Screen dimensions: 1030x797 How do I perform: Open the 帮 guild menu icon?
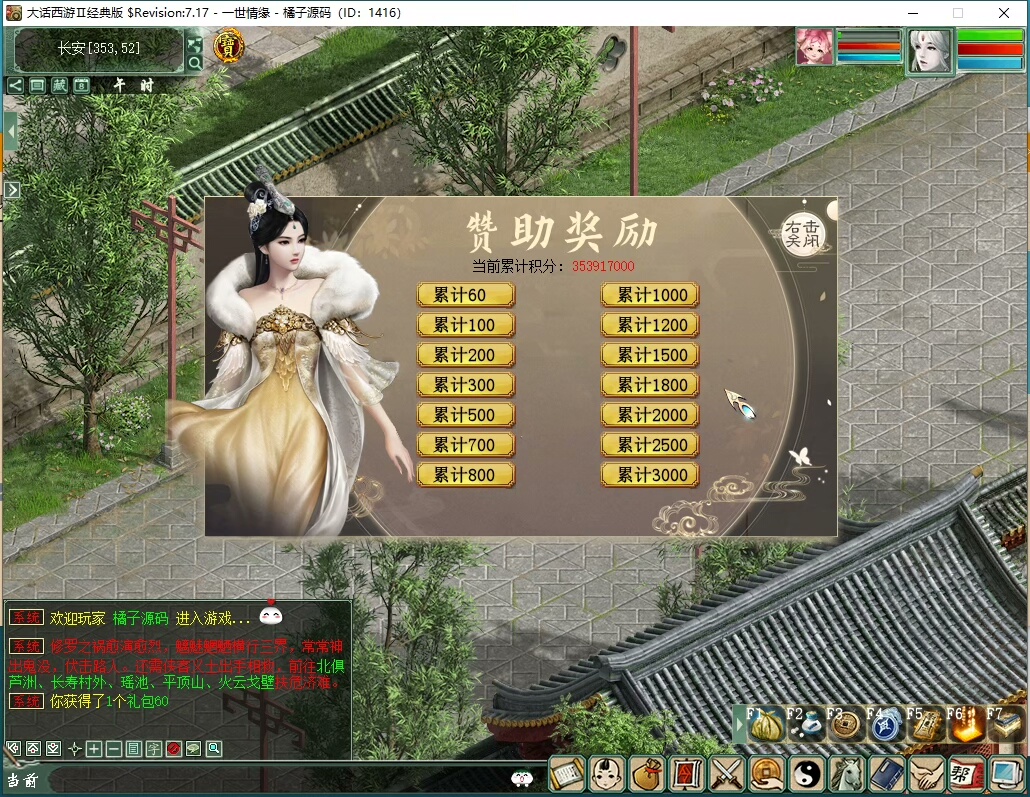964,774
